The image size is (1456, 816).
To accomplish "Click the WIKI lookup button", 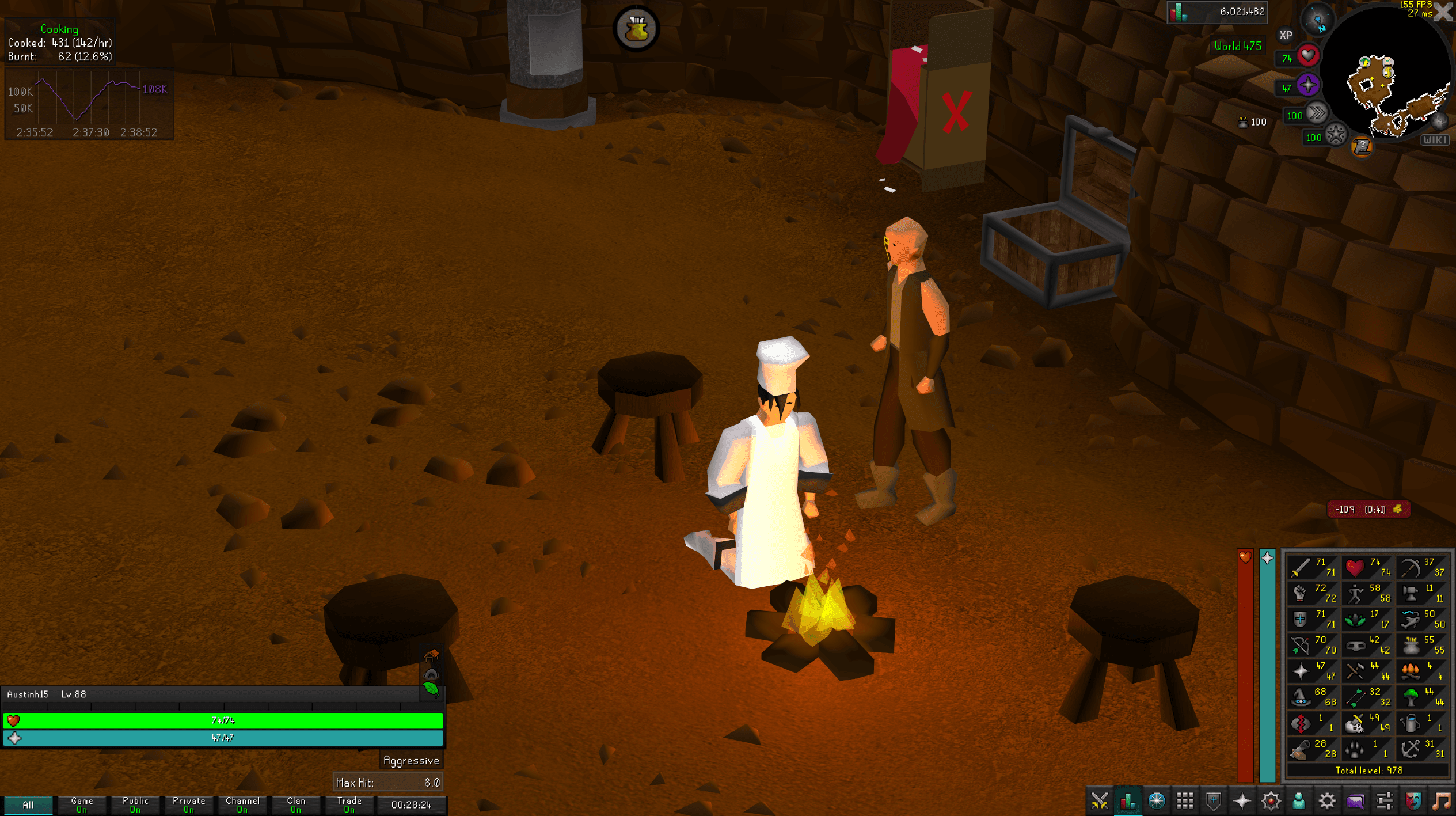I will [1435, 139].
